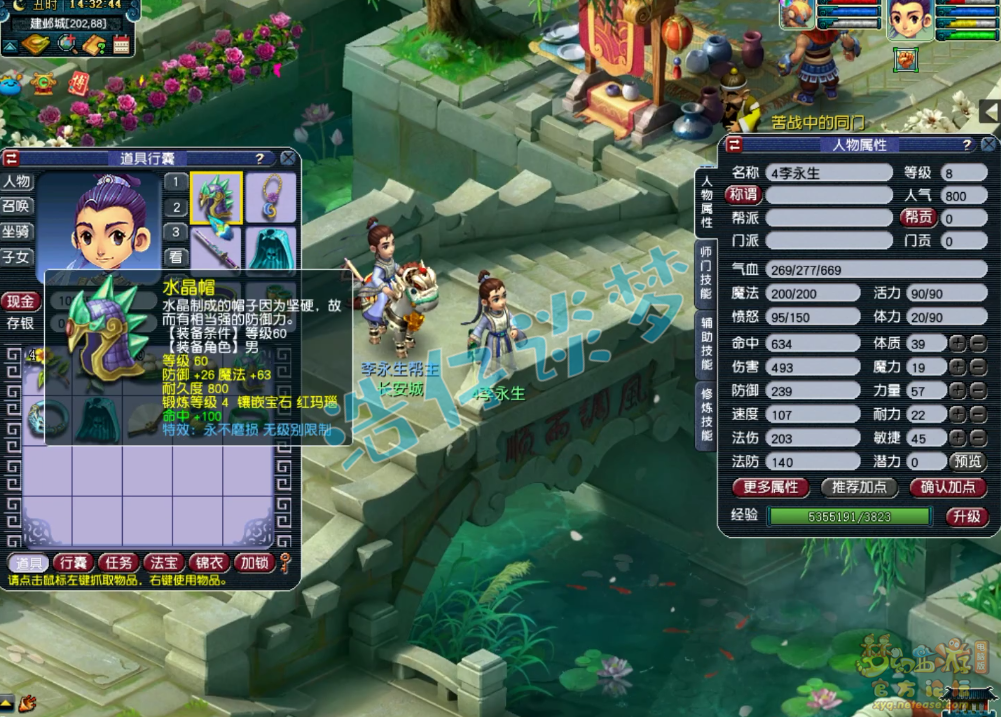
Task: Choose 推荐加点 recommended points
Action: point(858,487)
